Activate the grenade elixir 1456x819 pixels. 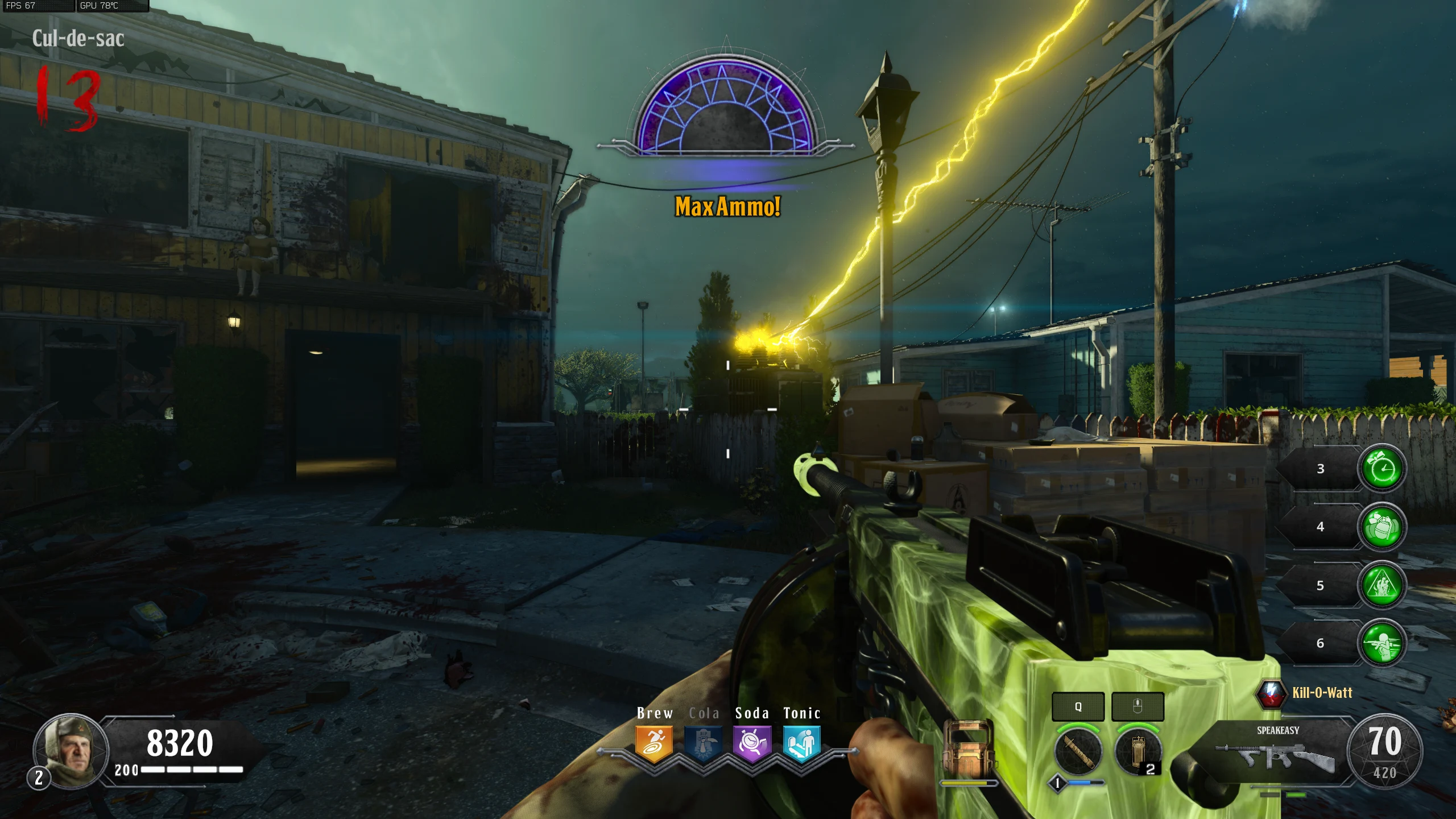tap(1381, 527)
